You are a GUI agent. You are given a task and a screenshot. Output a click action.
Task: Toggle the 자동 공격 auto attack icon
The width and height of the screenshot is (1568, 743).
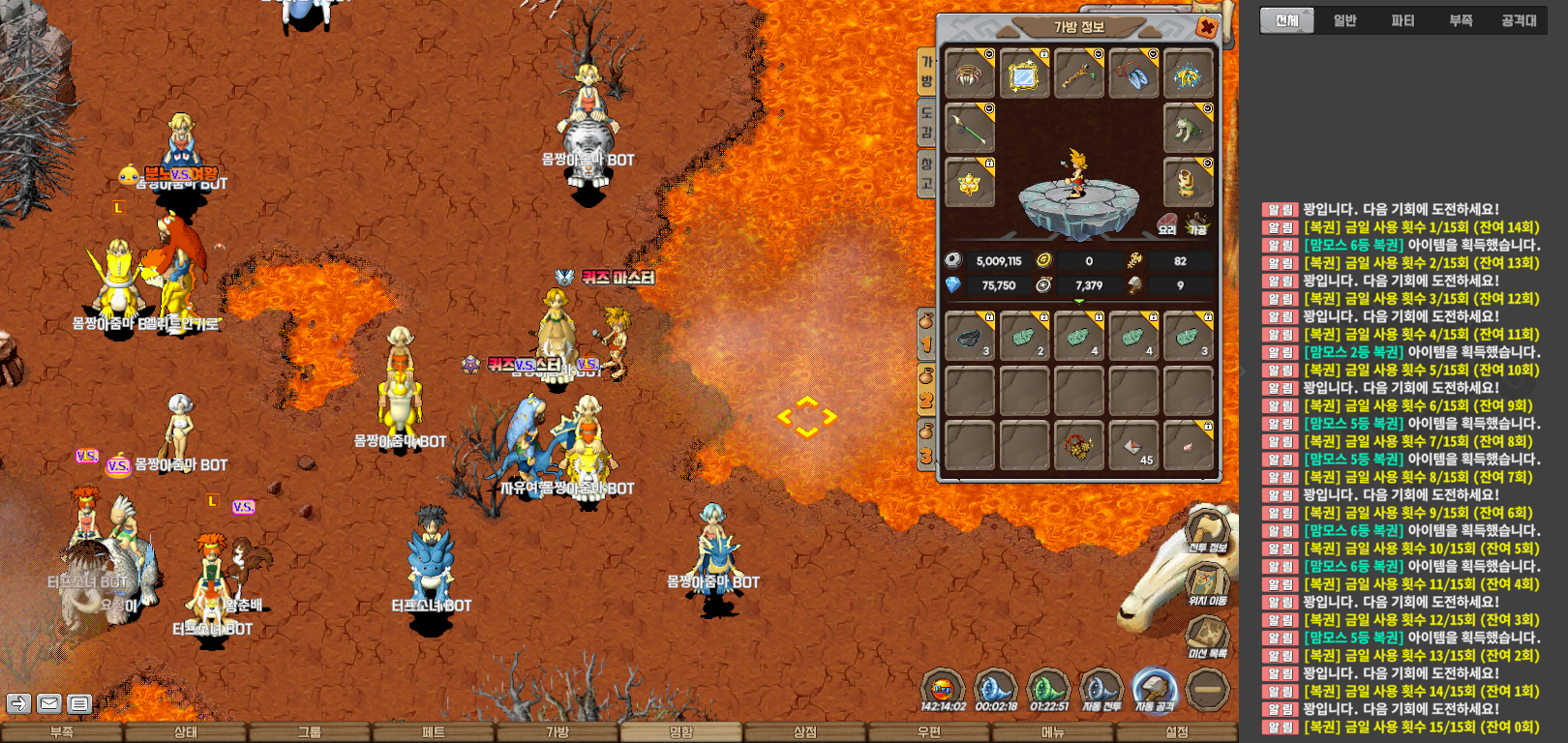[x=1154, y=691]
